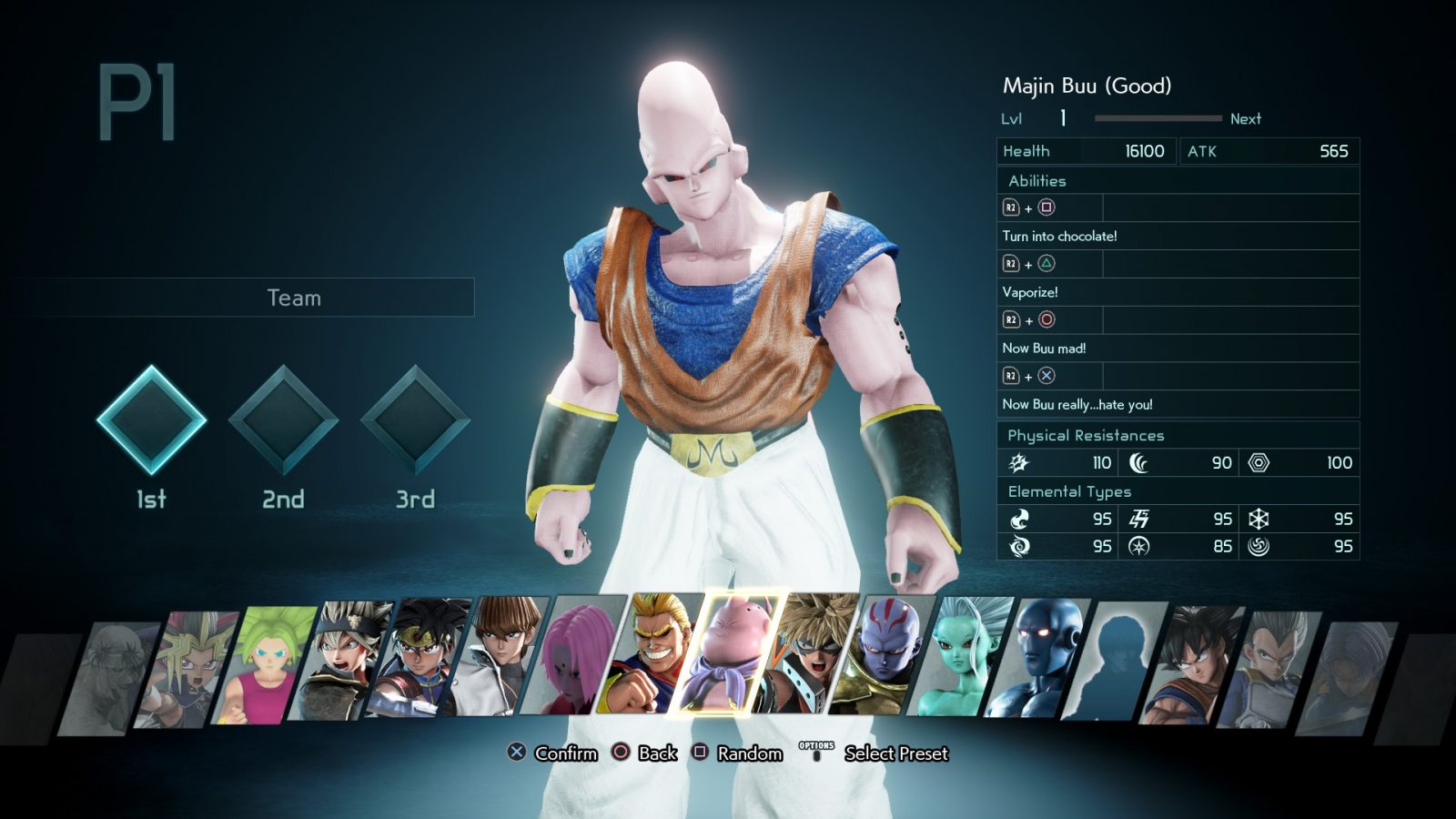Select the 1st team slot diamond
Viewport: 1456px width, 819px height.
pyautogui.click(x=151, y=420)
